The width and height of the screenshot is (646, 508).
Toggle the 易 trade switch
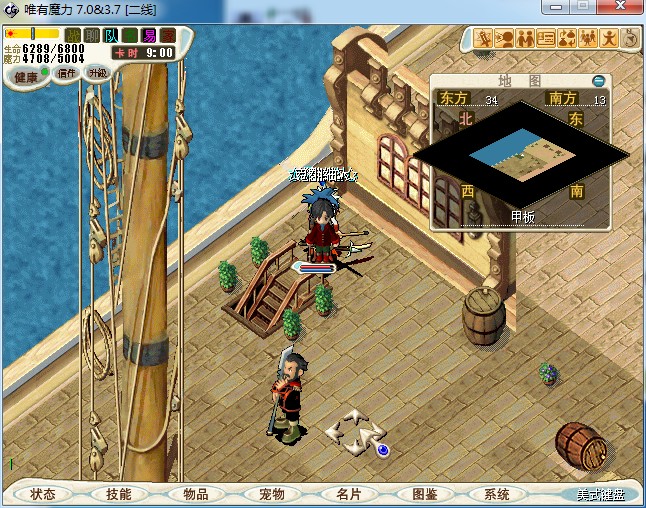tap(149, 35)
